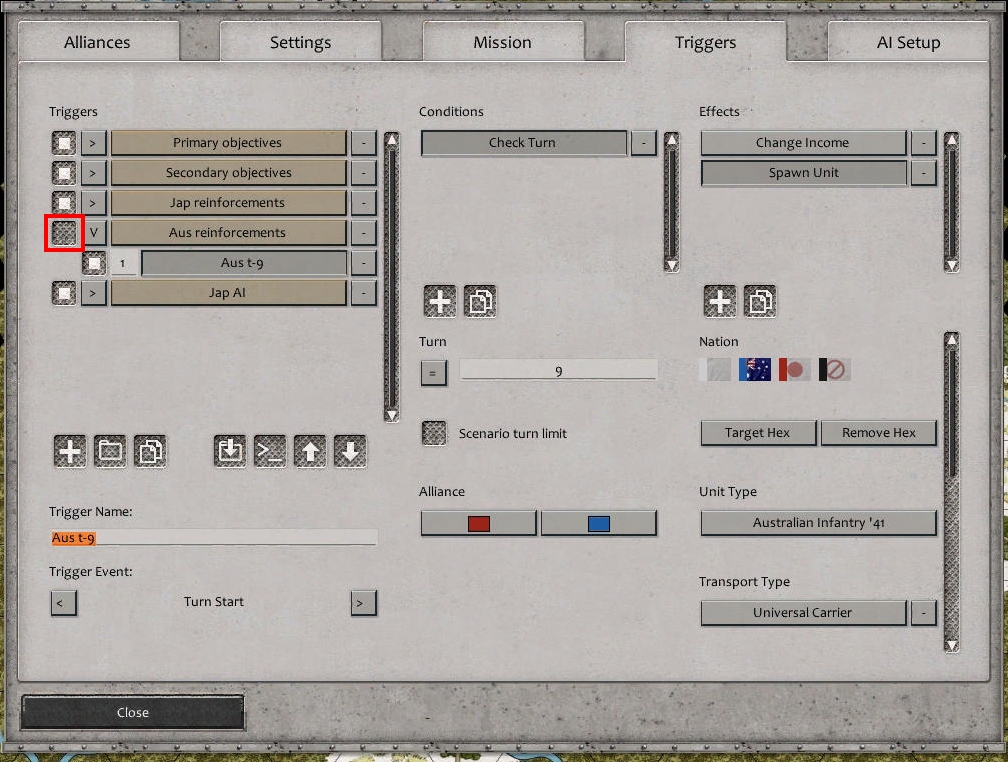
Task: Go to the Mission tab
Action: point(502,42)
